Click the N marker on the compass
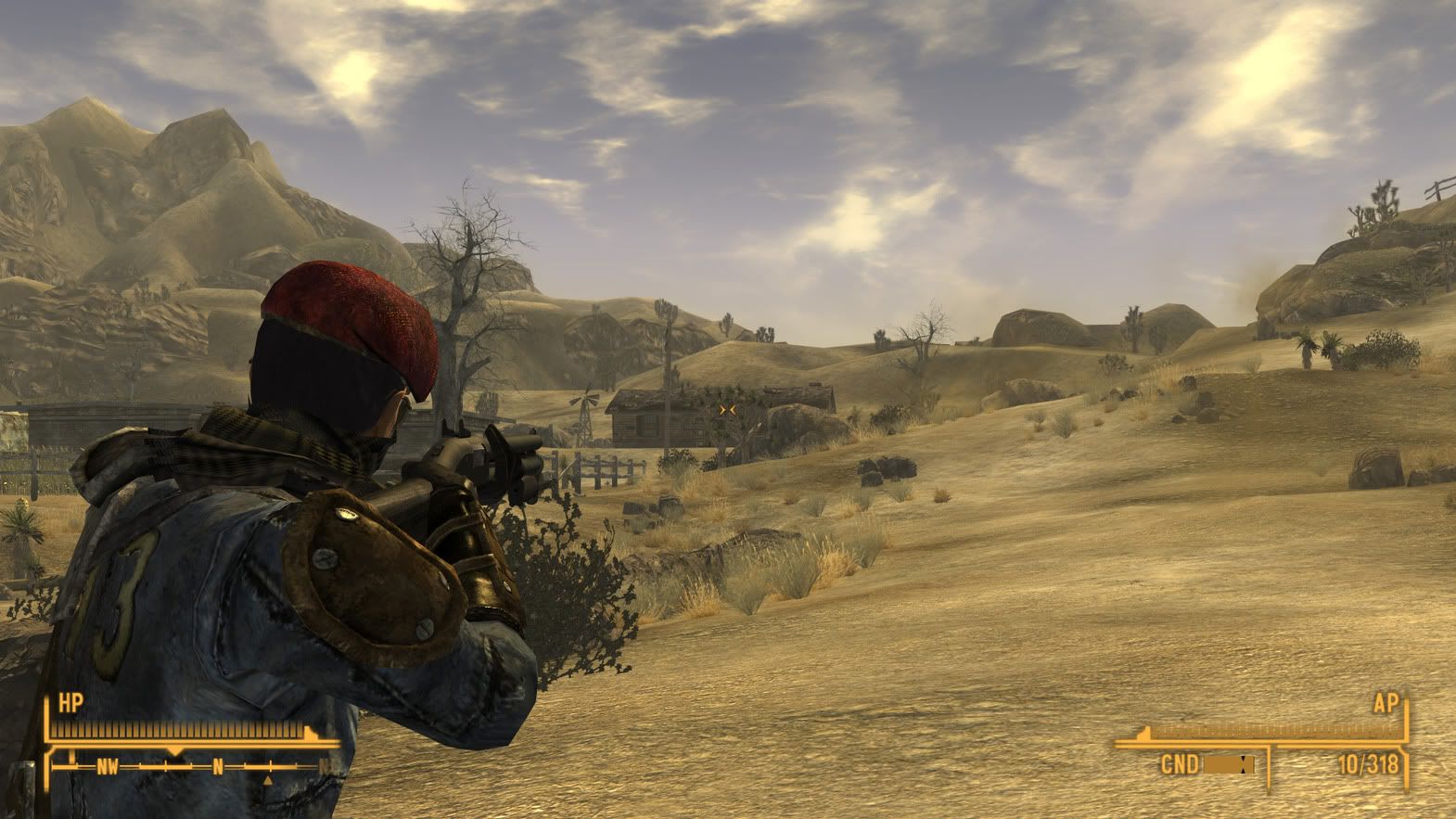 218,767
